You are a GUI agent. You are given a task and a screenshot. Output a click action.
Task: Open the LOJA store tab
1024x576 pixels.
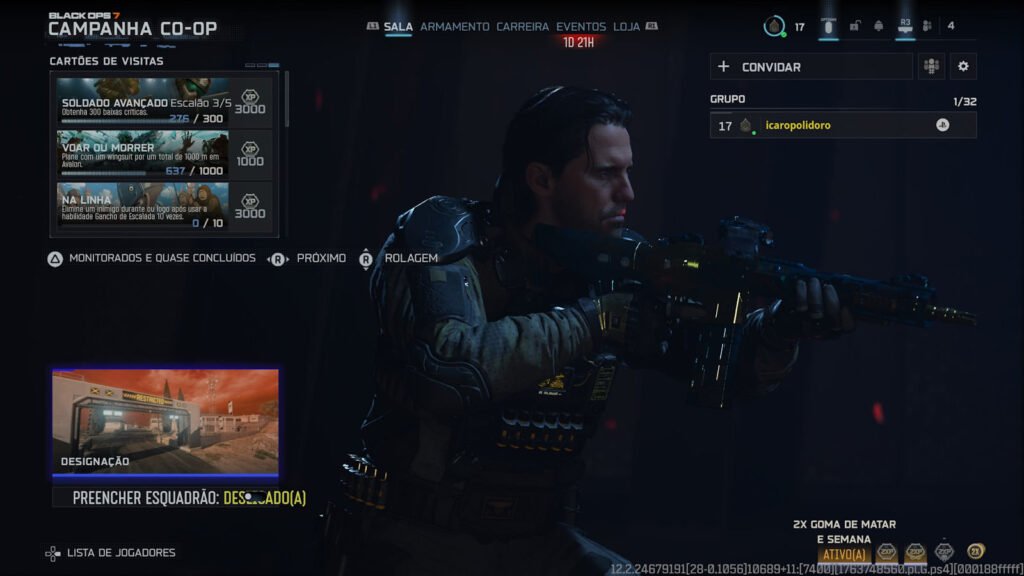tap(626, 27)
